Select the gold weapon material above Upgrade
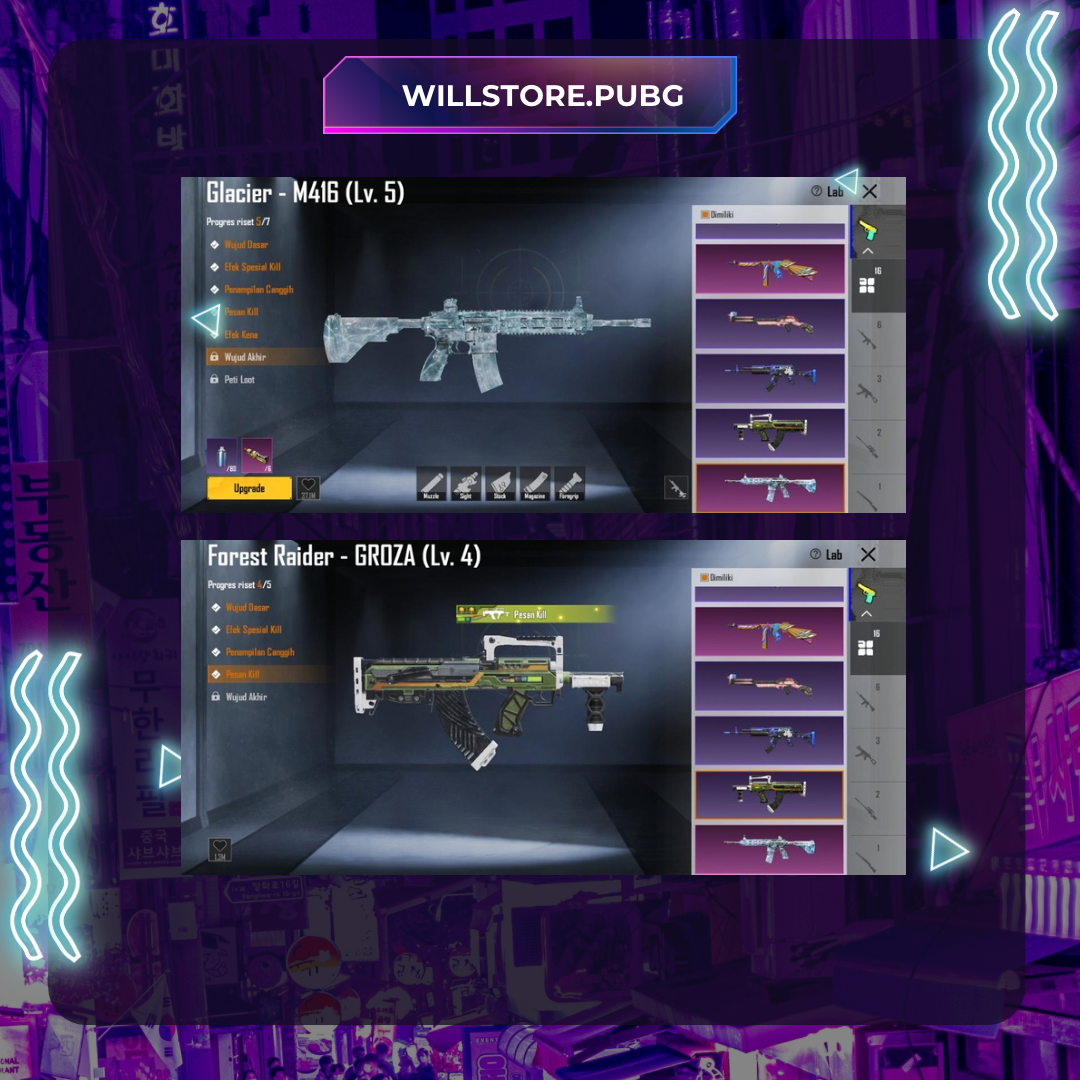Image resolution: width=1080 pixels, height=1080 pixels. click(257, 455)
